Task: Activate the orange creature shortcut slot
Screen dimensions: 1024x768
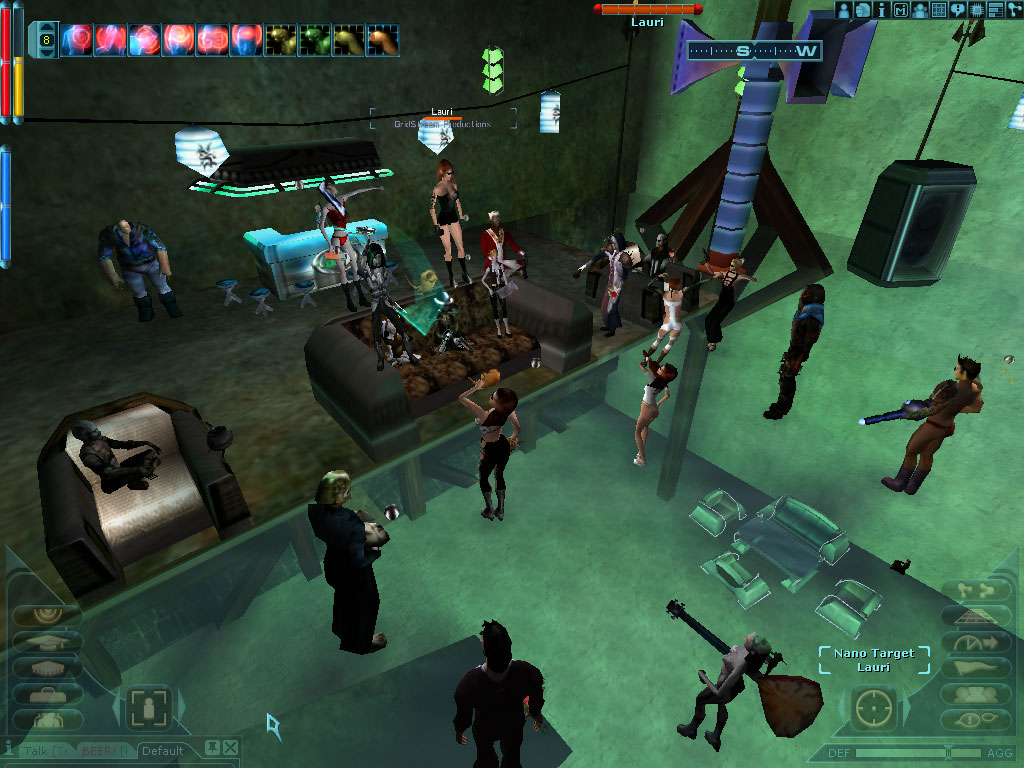Action: (383, 40)
